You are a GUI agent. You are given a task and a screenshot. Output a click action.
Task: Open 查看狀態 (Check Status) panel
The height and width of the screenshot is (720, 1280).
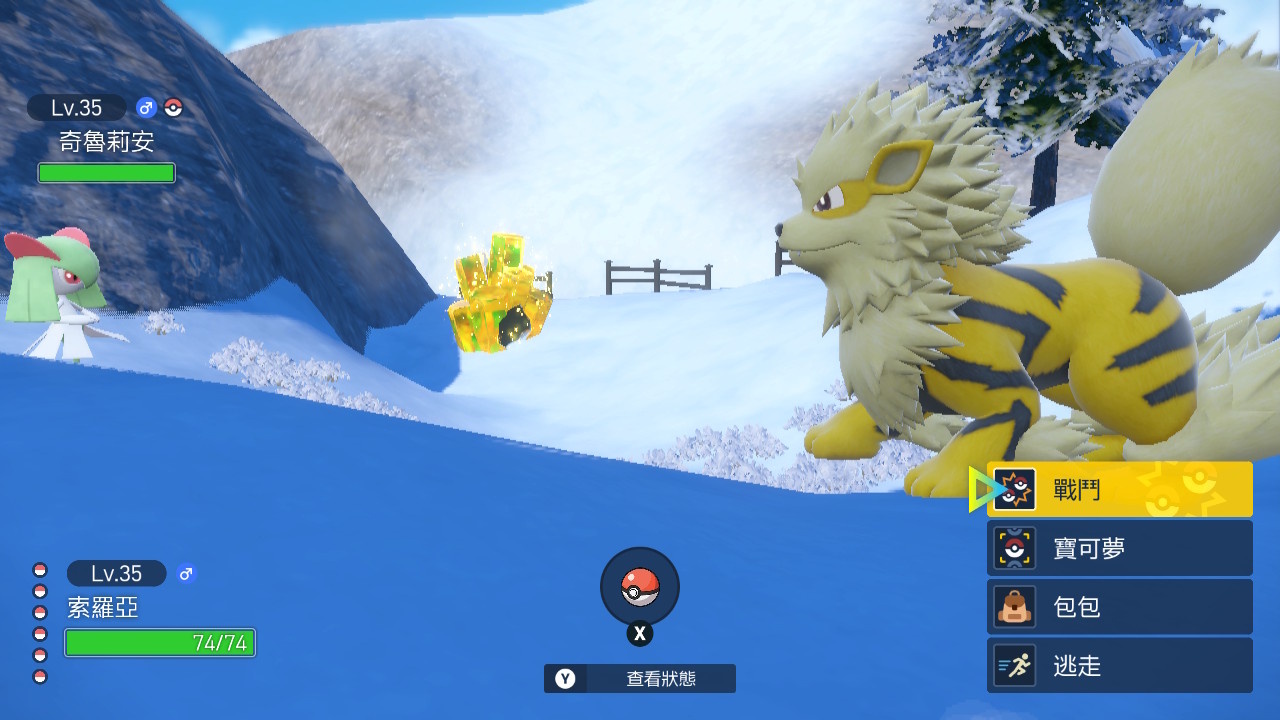point(640,679)
